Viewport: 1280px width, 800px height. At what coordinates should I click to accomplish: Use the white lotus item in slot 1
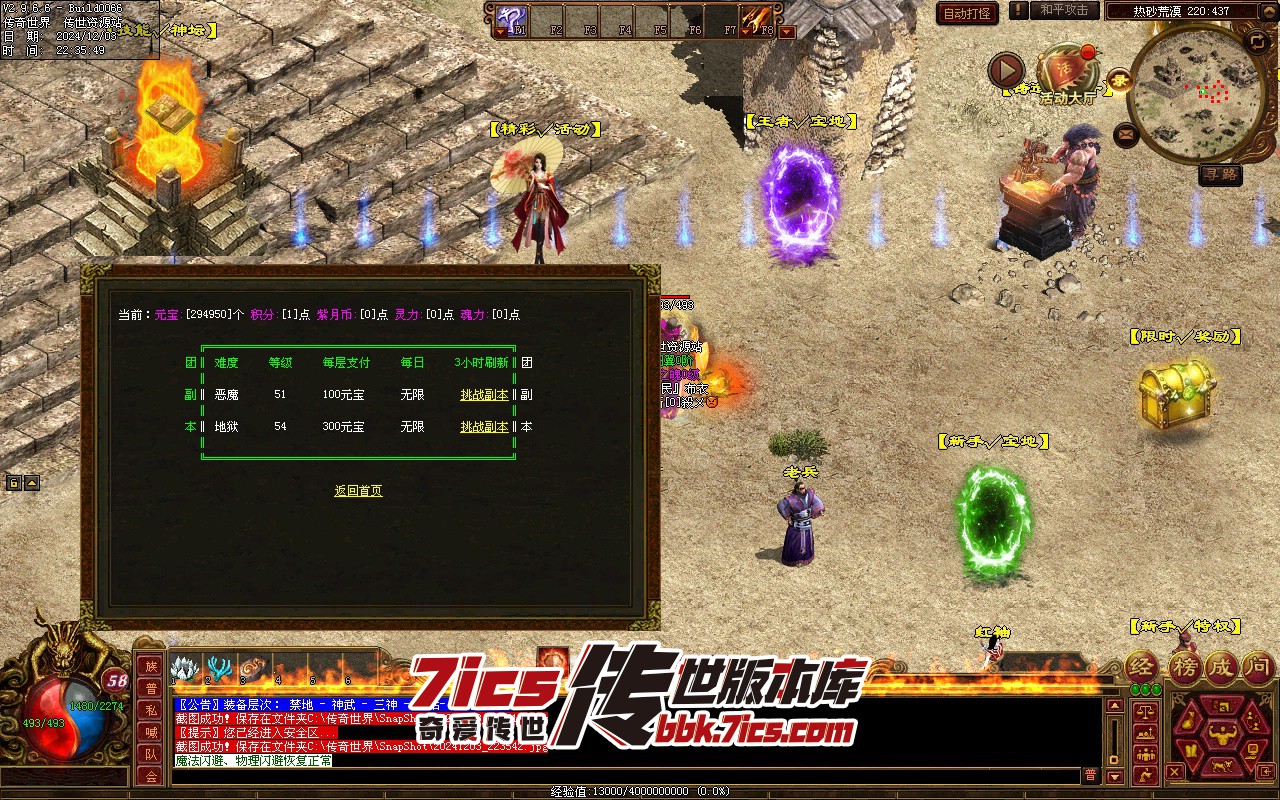184,668
